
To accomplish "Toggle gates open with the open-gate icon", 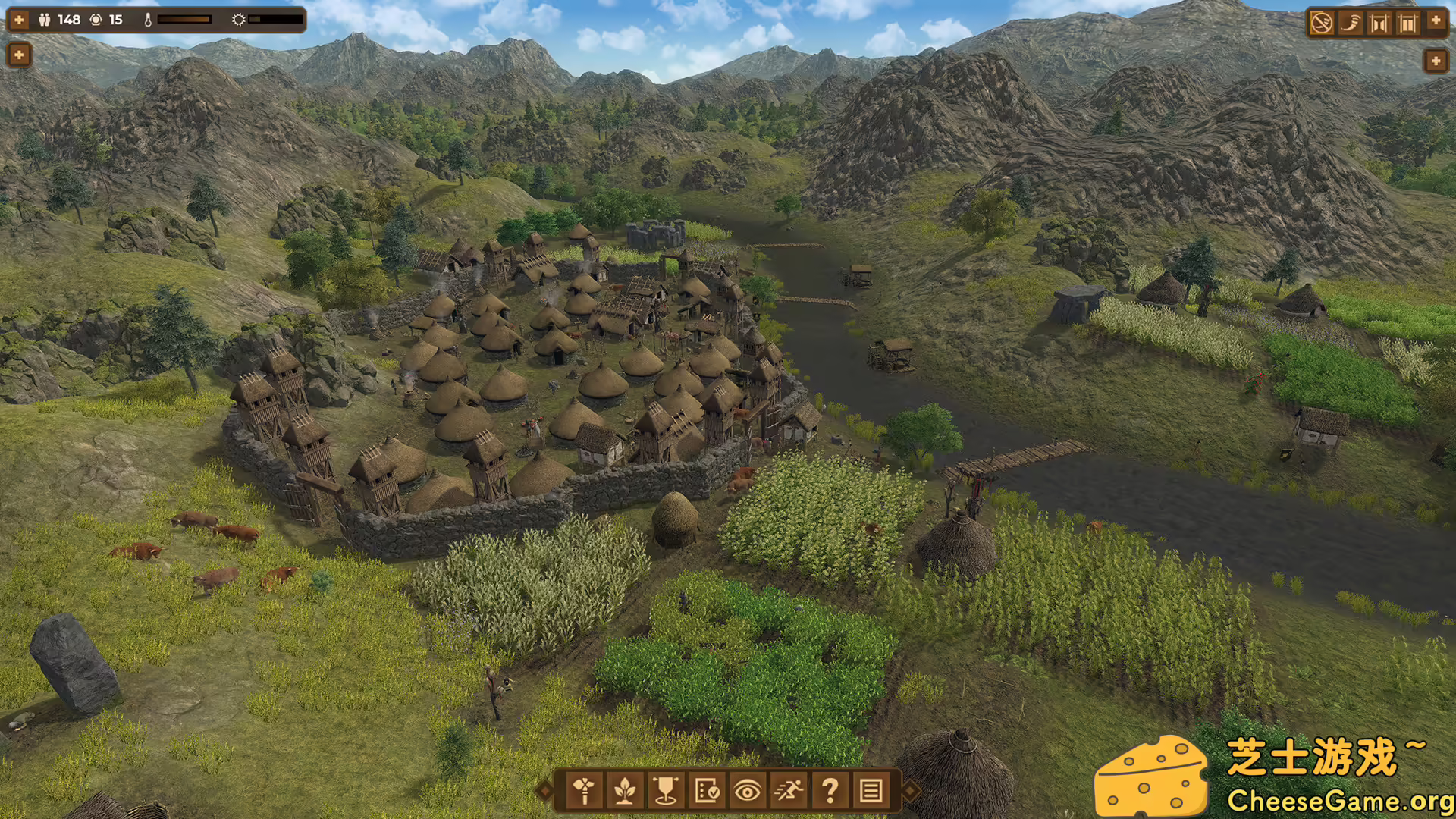I will 1377,21.
